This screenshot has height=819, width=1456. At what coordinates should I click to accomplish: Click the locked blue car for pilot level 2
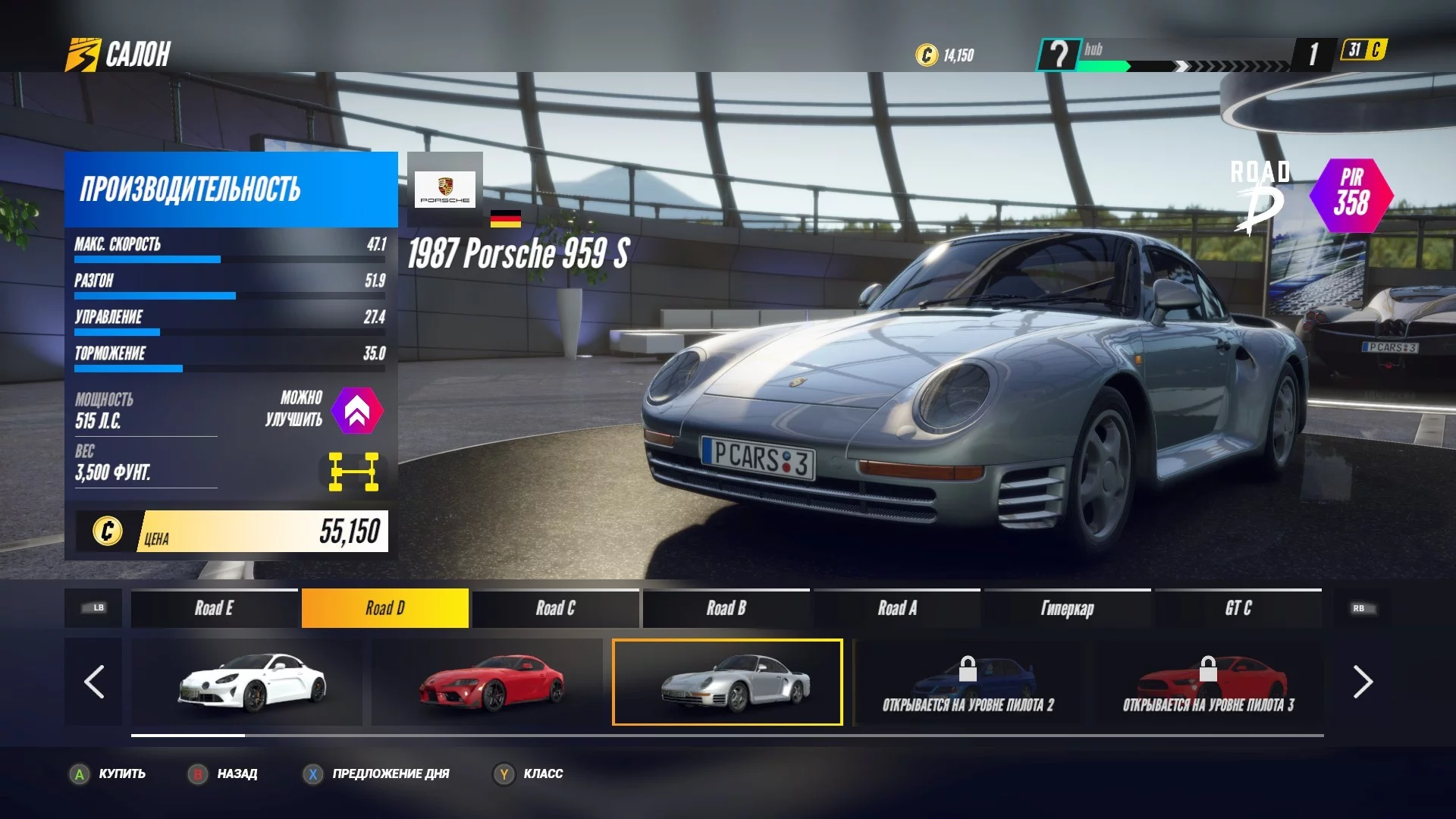[968, 682]
